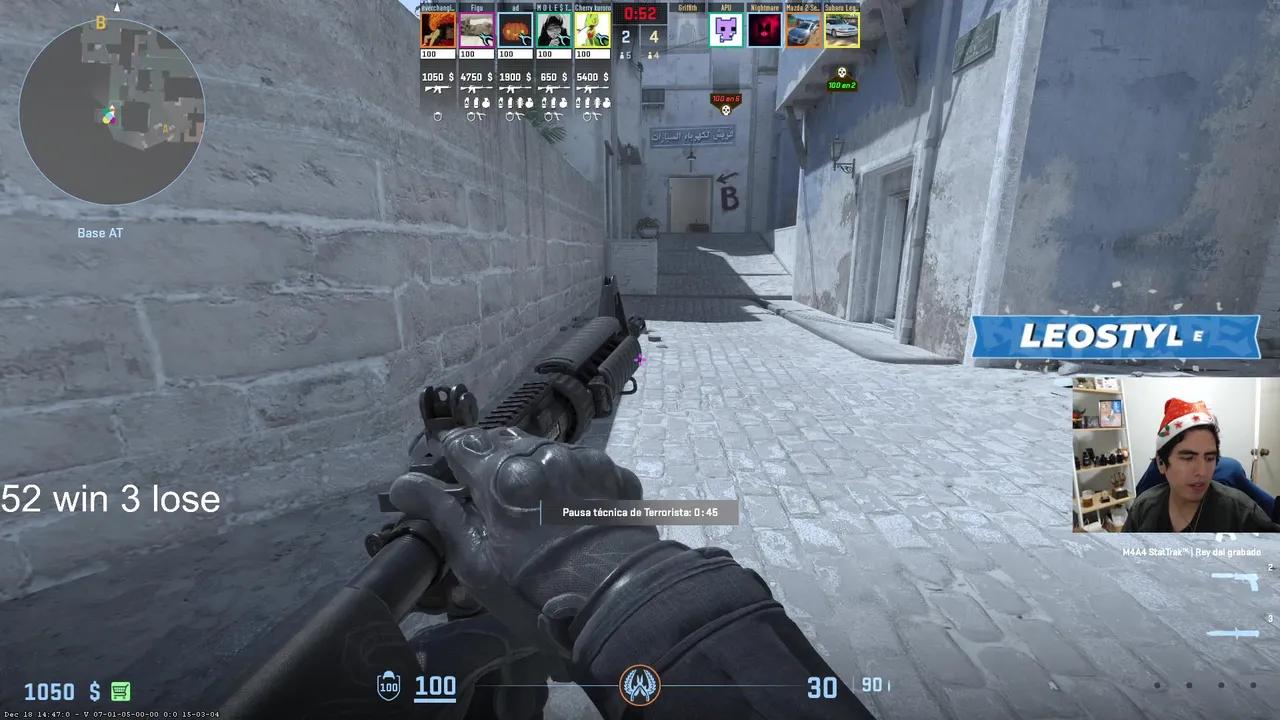Click the rifle icon under player Figu
The height and width of the screenshot is (720, 1280).
tap(476, 88)
